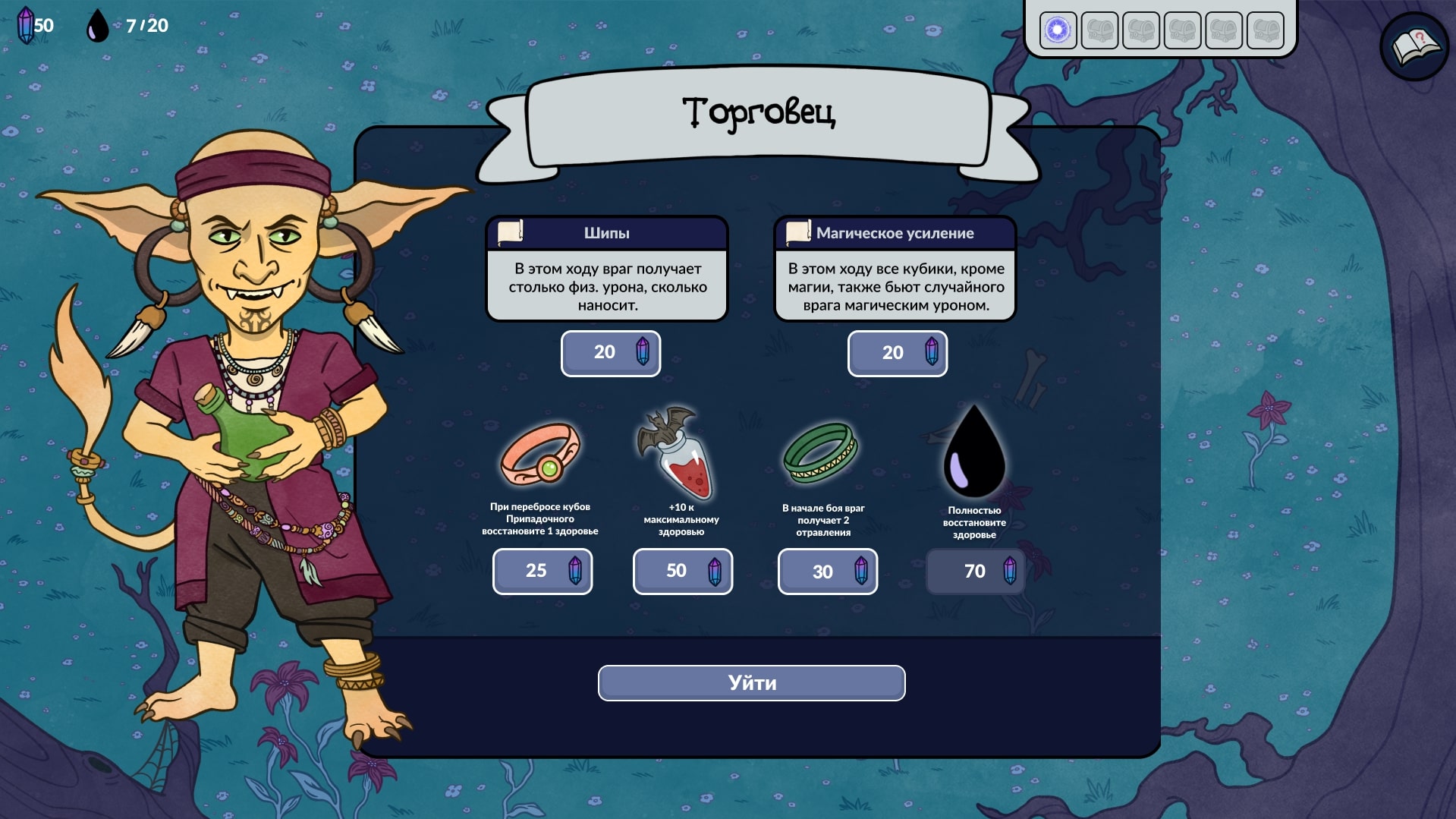The image size is (1456, 819).
Task: Buy full health restore for 70 crystals
Action: tap(976, 571)
